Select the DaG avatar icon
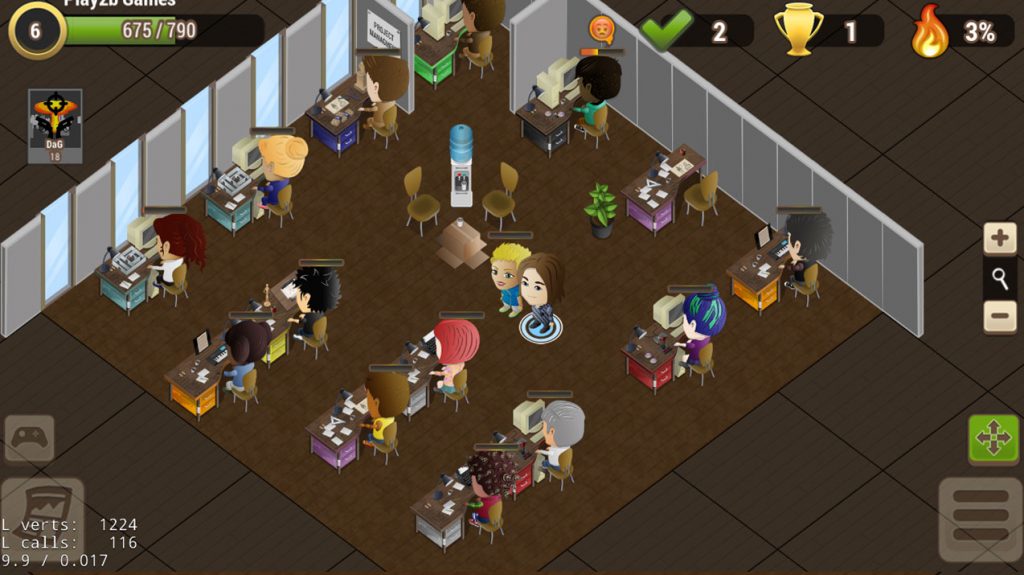Image resolution: width=1024 pixels, height=575 pixels. click(x=55, y=125)
